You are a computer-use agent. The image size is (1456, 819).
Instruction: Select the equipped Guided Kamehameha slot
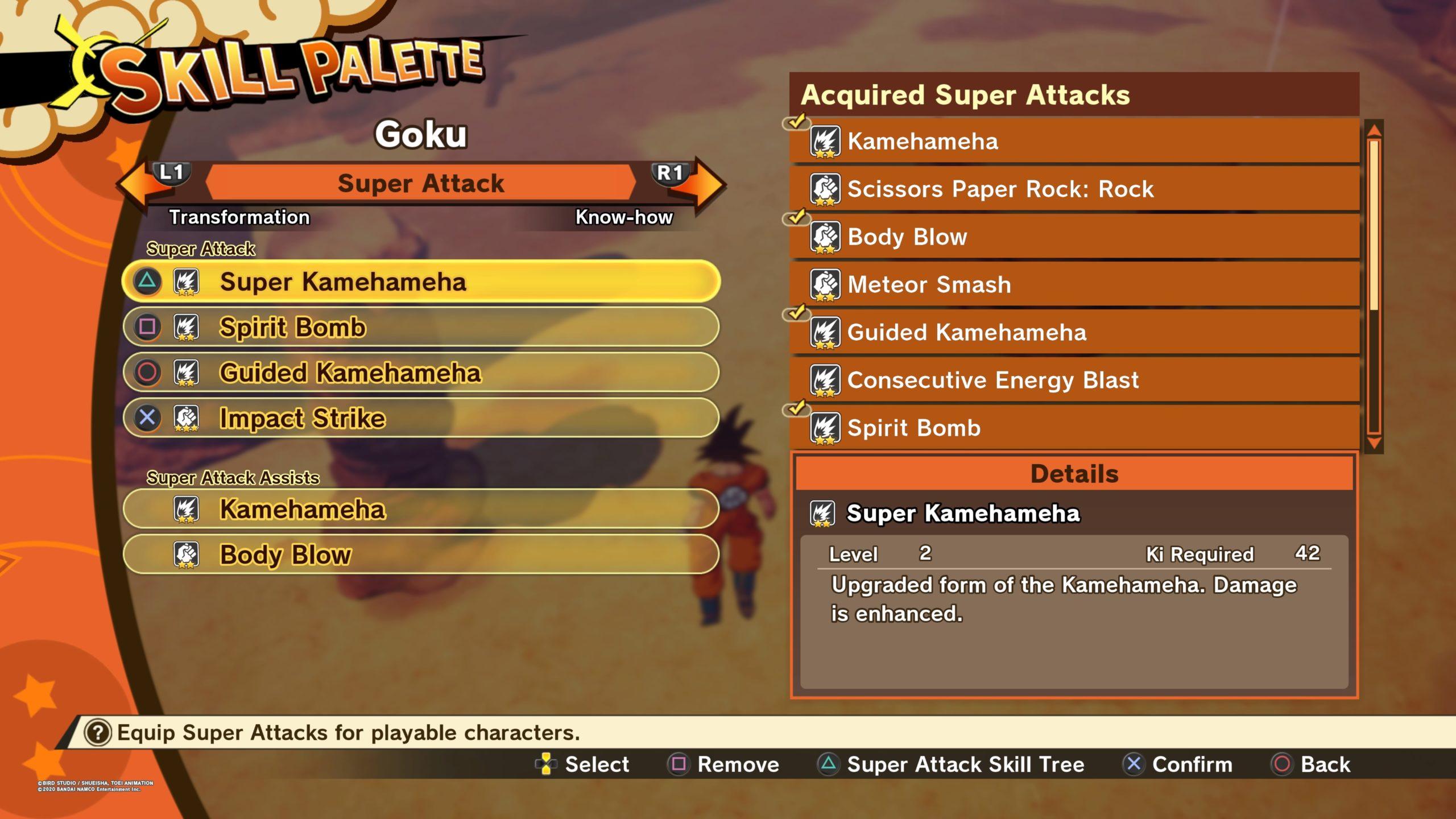click(421, 373)
